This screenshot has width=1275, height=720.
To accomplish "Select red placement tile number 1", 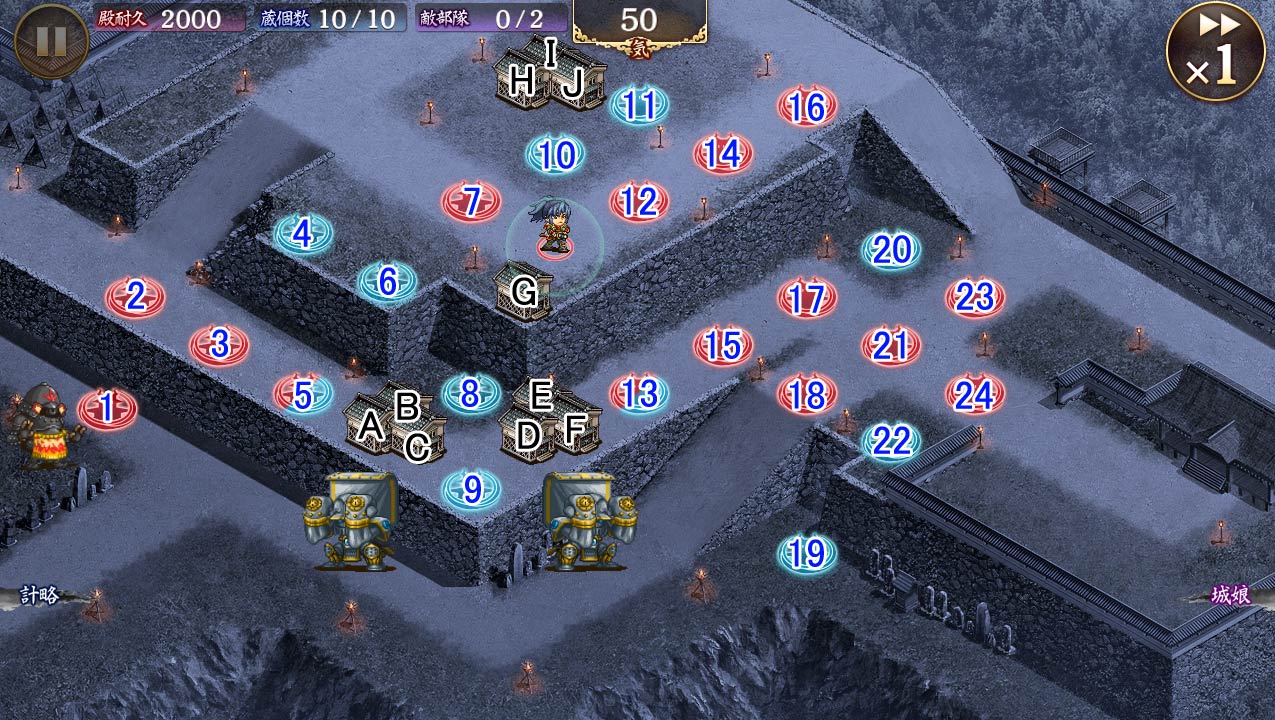I will [107, 408].
